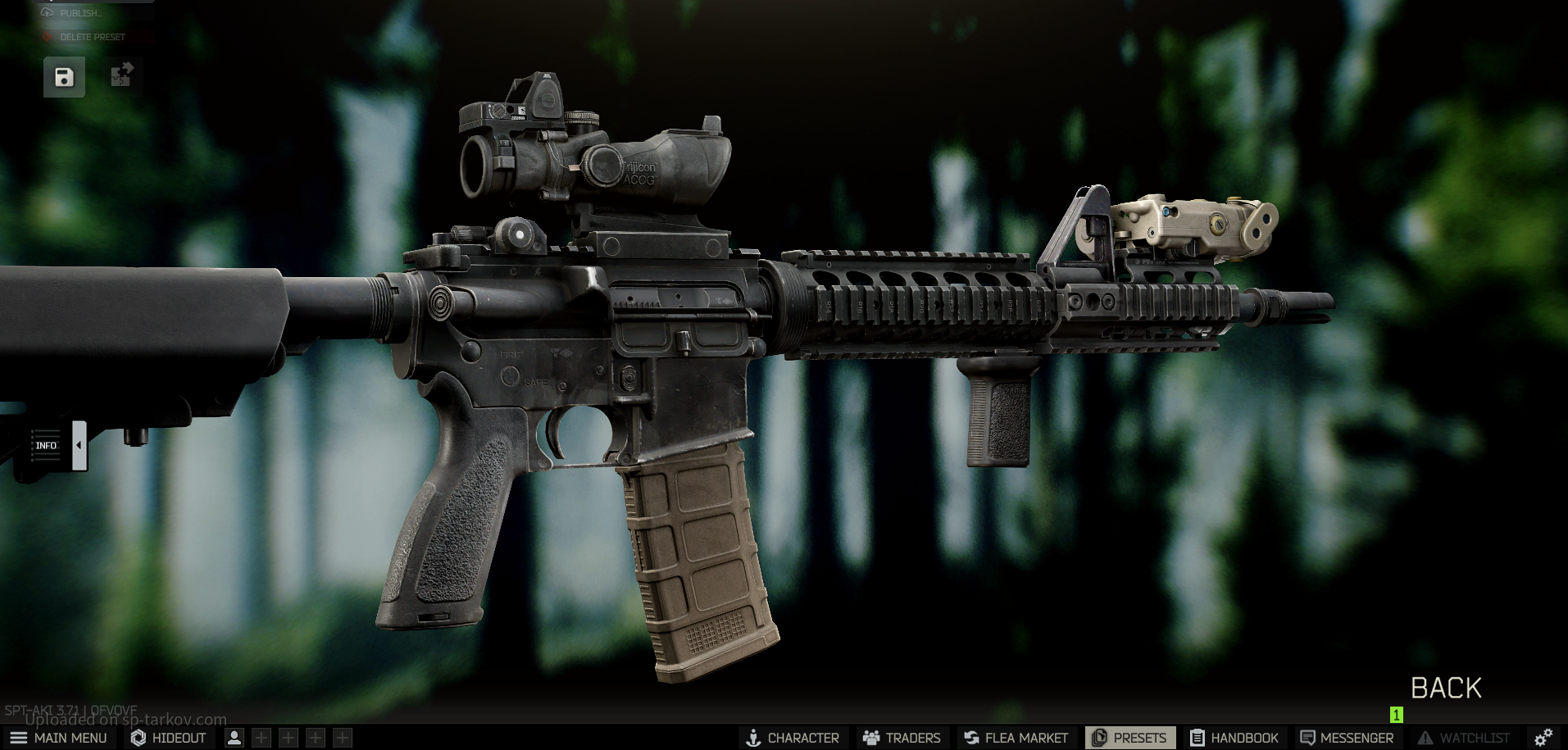Image resolution: width=1568 pixels, height=750 pixels.
Task: Open the Character screen
Action: tap(792, 738)
